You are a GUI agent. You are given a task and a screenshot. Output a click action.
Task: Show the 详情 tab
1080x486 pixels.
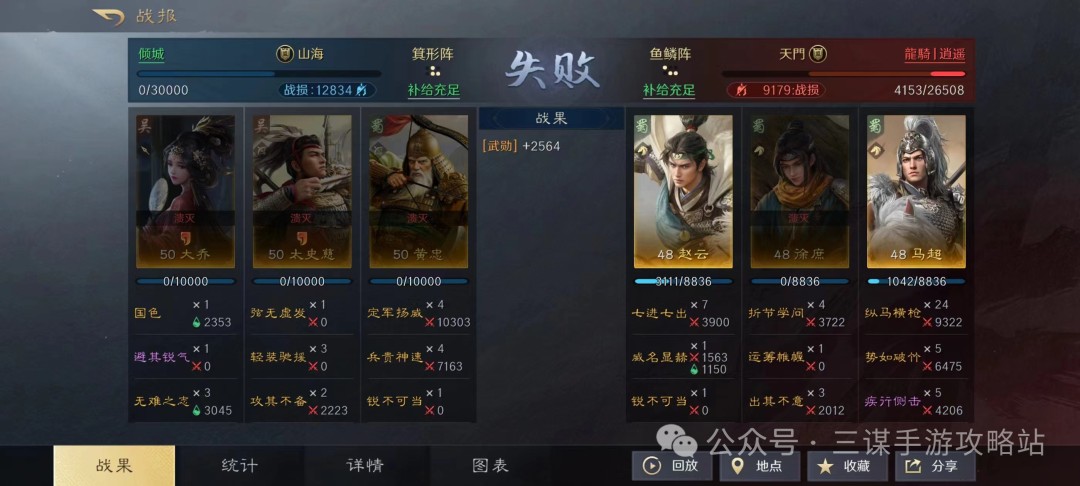(x=365, y=466)
